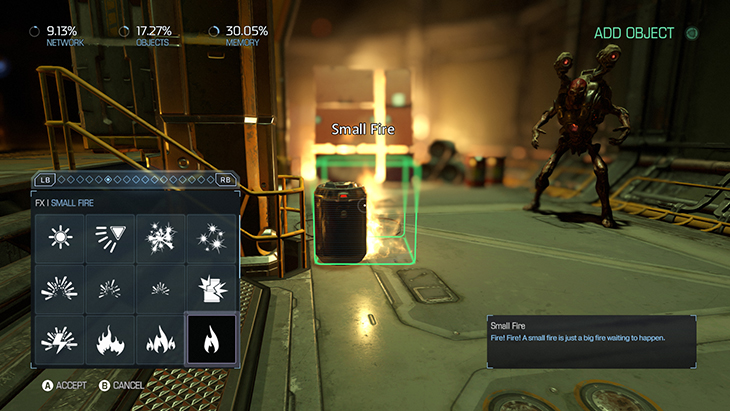Pick the large single blaze fire effect

(x=111, y=340)
